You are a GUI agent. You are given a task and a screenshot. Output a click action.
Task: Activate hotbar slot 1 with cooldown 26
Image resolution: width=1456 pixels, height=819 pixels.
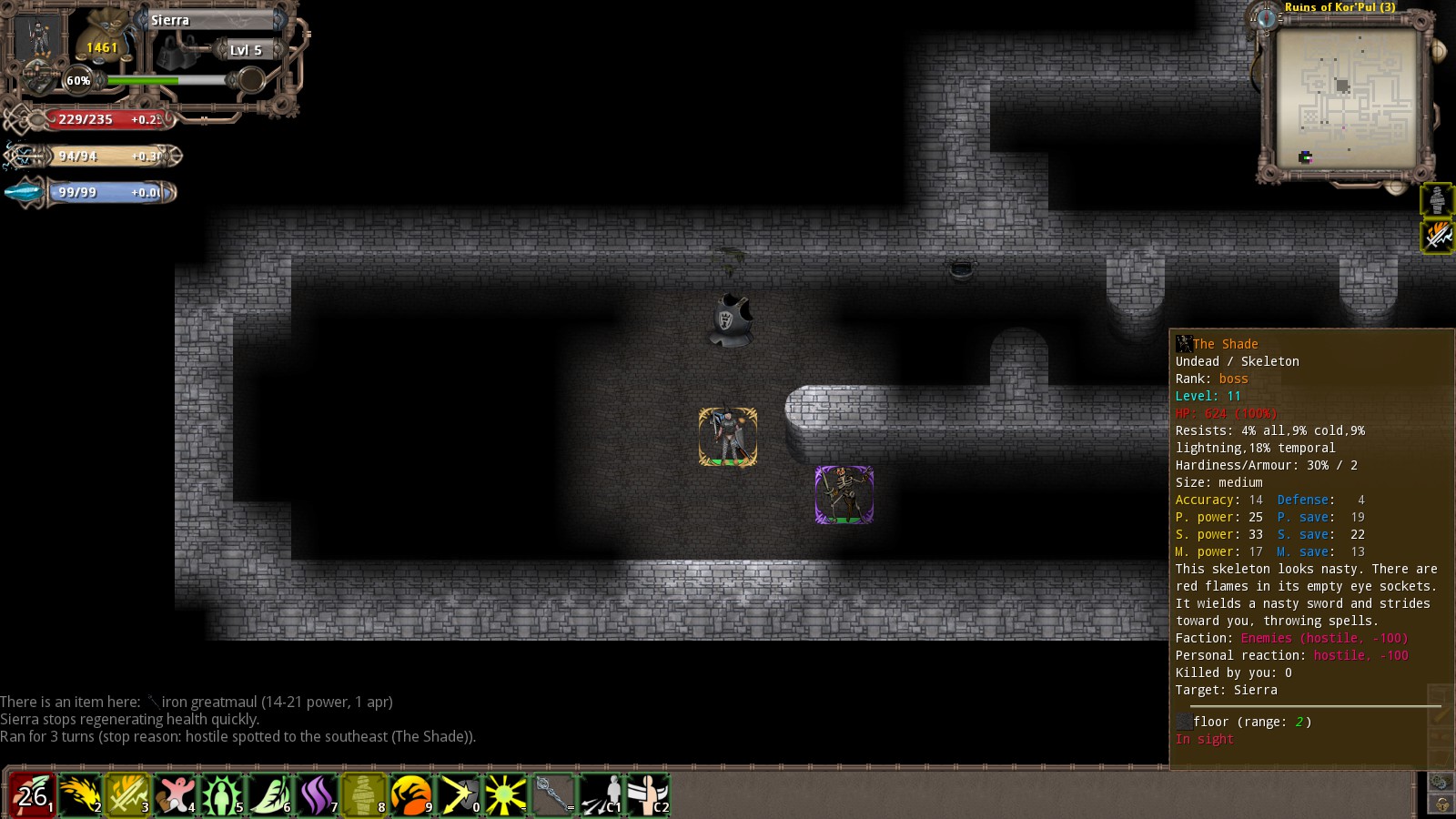coord(32,794)
